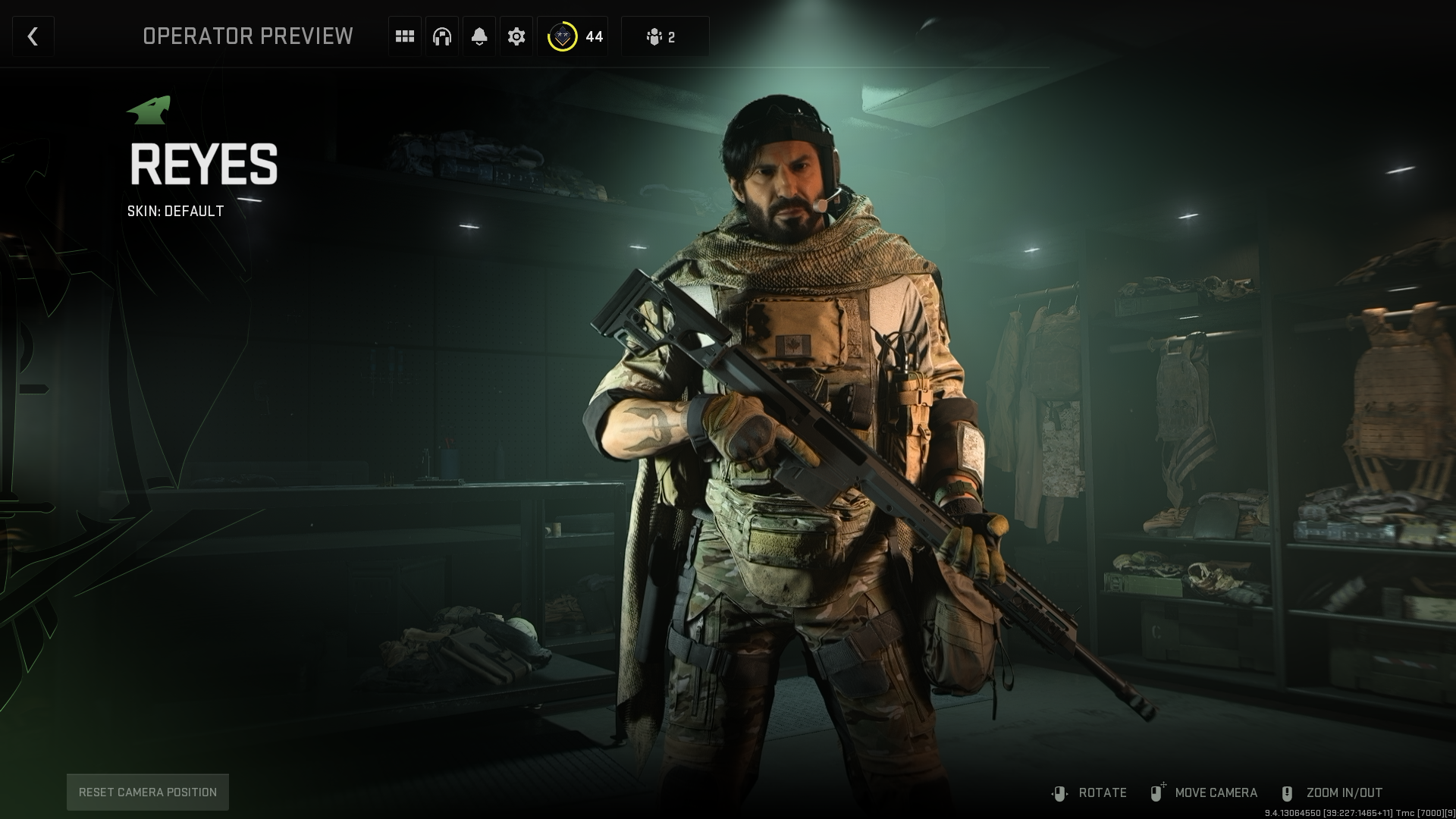
Task: Open the headset voice channel icon
Action: tap(442, 36)
